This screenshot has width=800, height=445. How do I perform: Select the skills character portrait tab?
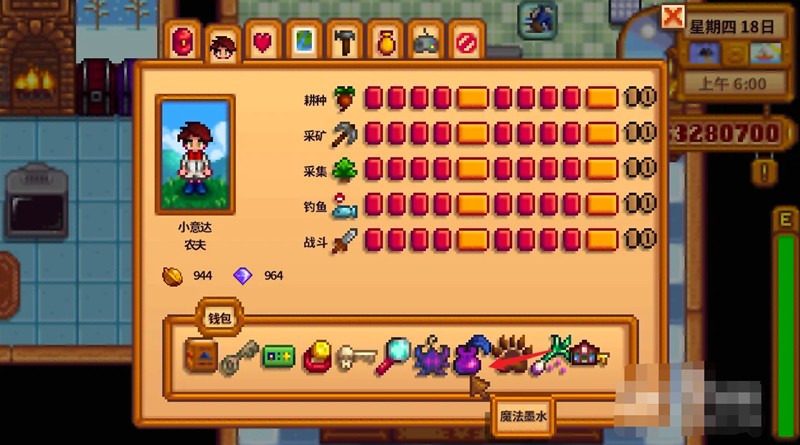click(222, 45)
